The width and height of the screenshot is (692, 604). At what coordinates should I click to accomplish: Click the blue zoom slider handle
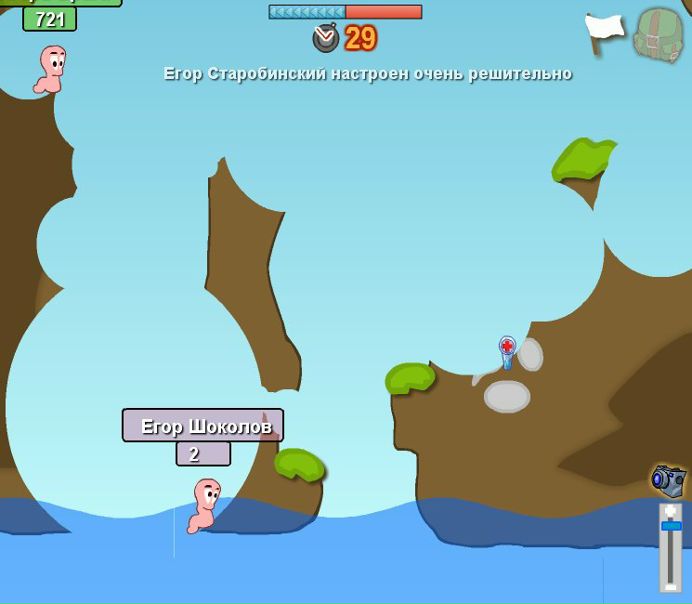point(671,525)
